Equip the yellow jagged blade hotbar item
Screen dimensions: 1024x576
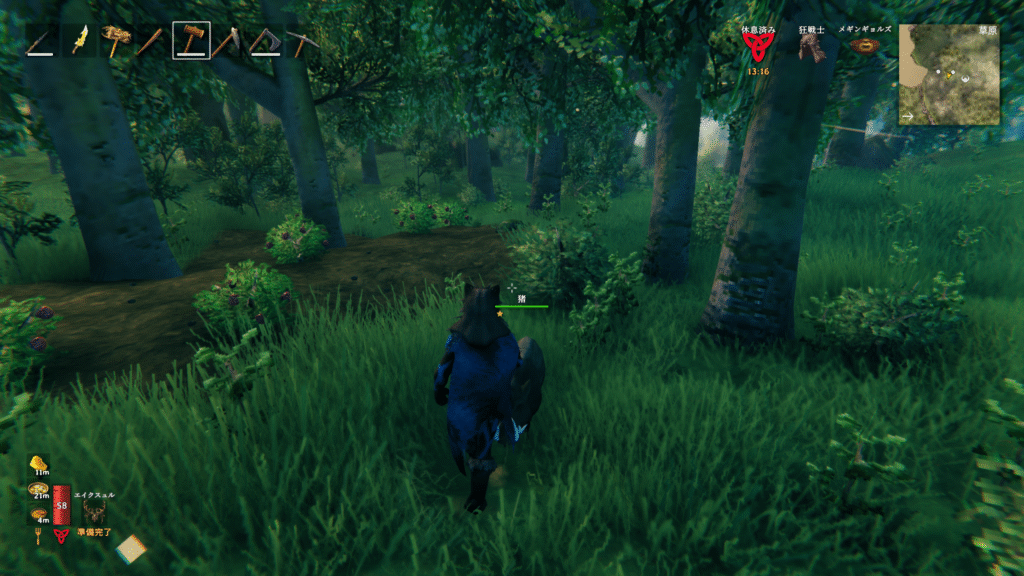(x=79, y=41)
